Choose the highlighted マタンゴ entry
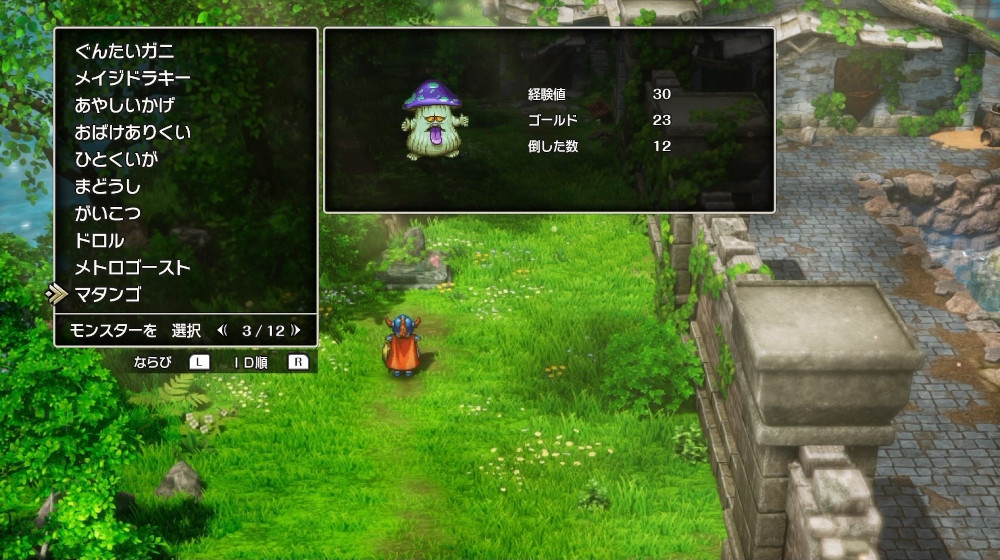Screen dimensions: 1000x560 107,294
